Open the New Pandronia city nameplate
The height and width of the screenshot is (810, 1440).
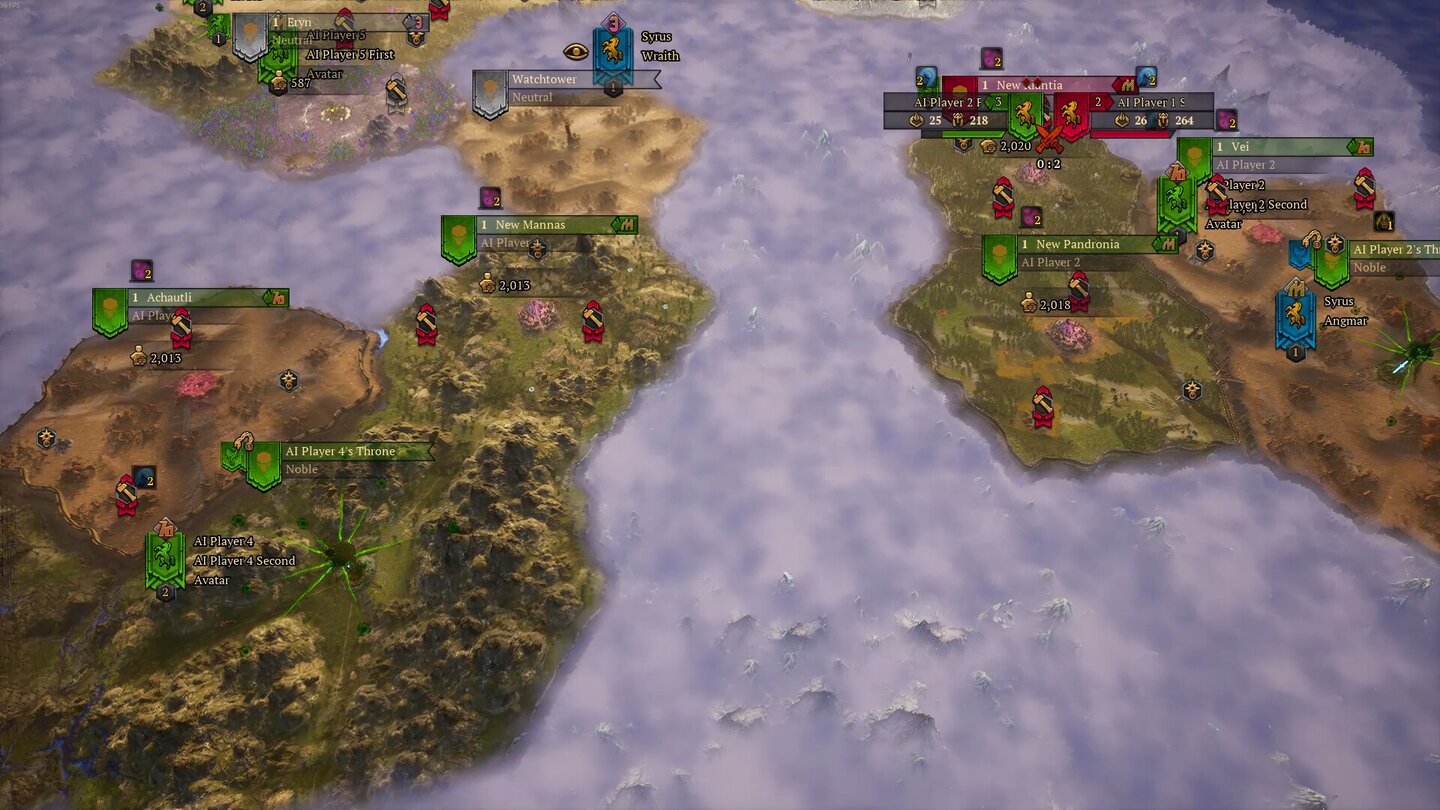pyautogui.click(x=1077, y=244)
